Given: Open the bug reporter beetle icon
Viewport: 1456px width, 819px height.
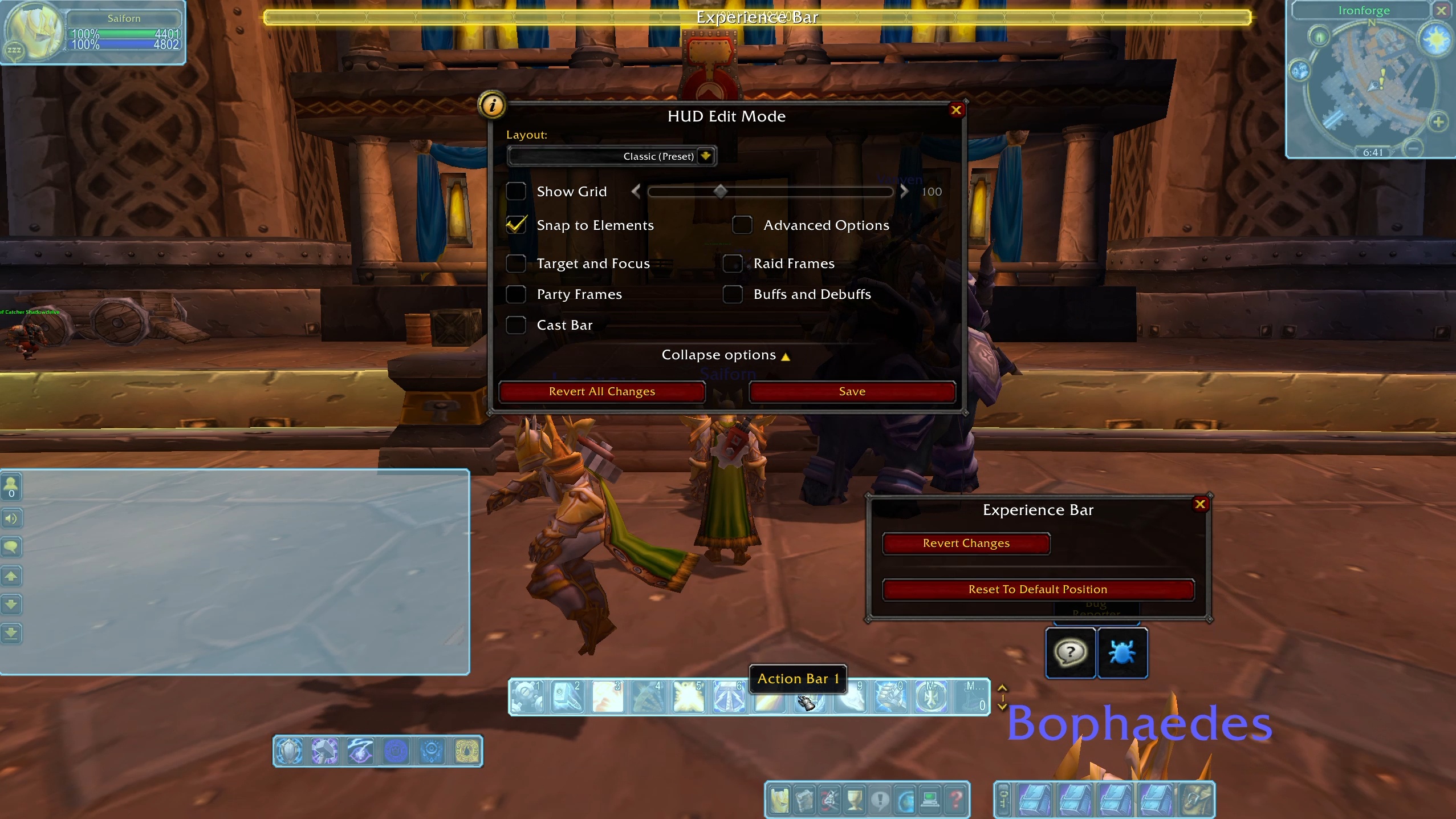Looking at the screenshot, I should coord(1122,653).
